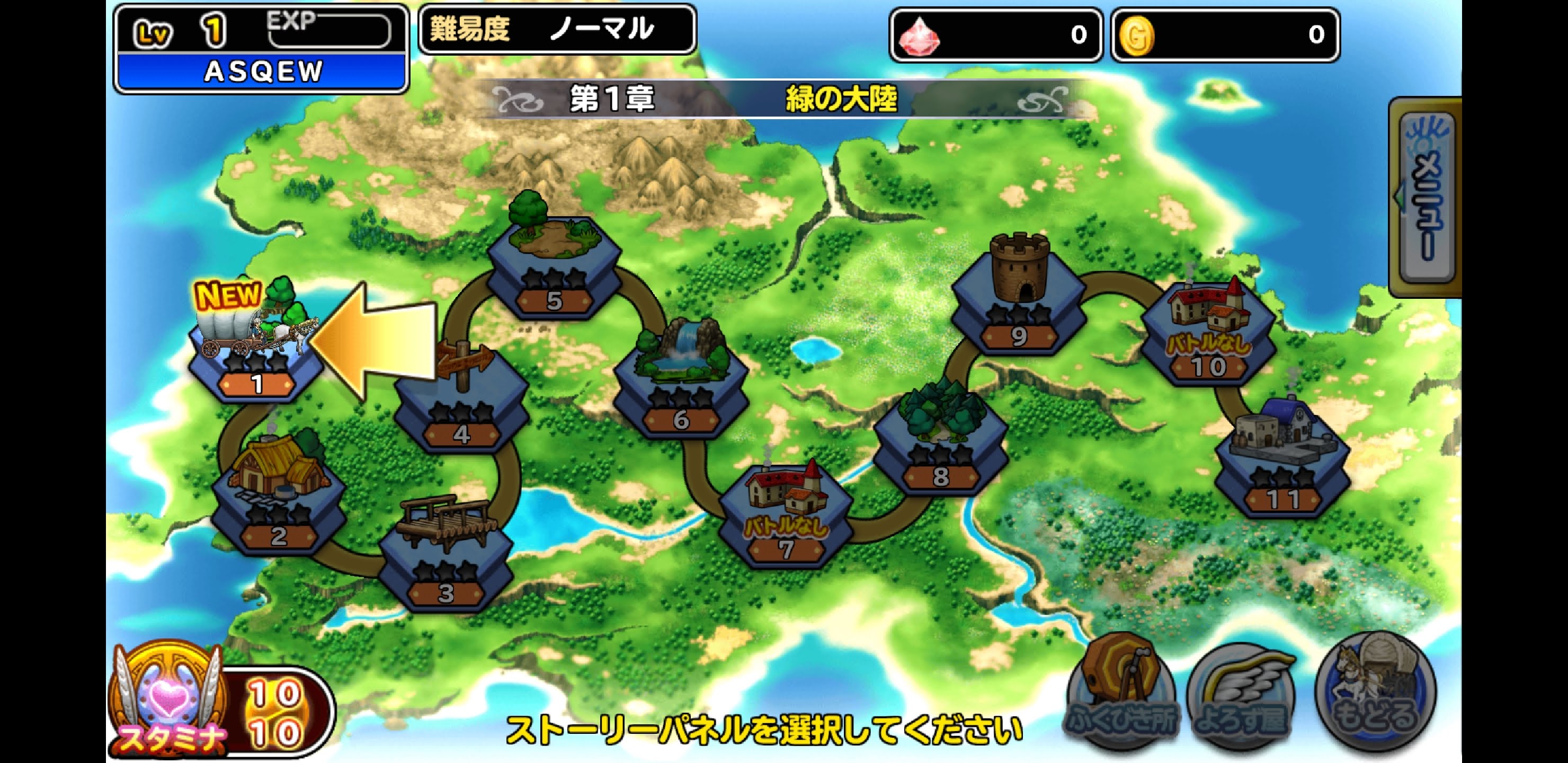Viewport: 1568px width, 763px height.
Task: Visit the よろず屋 general store
Action: (1242, 694)
